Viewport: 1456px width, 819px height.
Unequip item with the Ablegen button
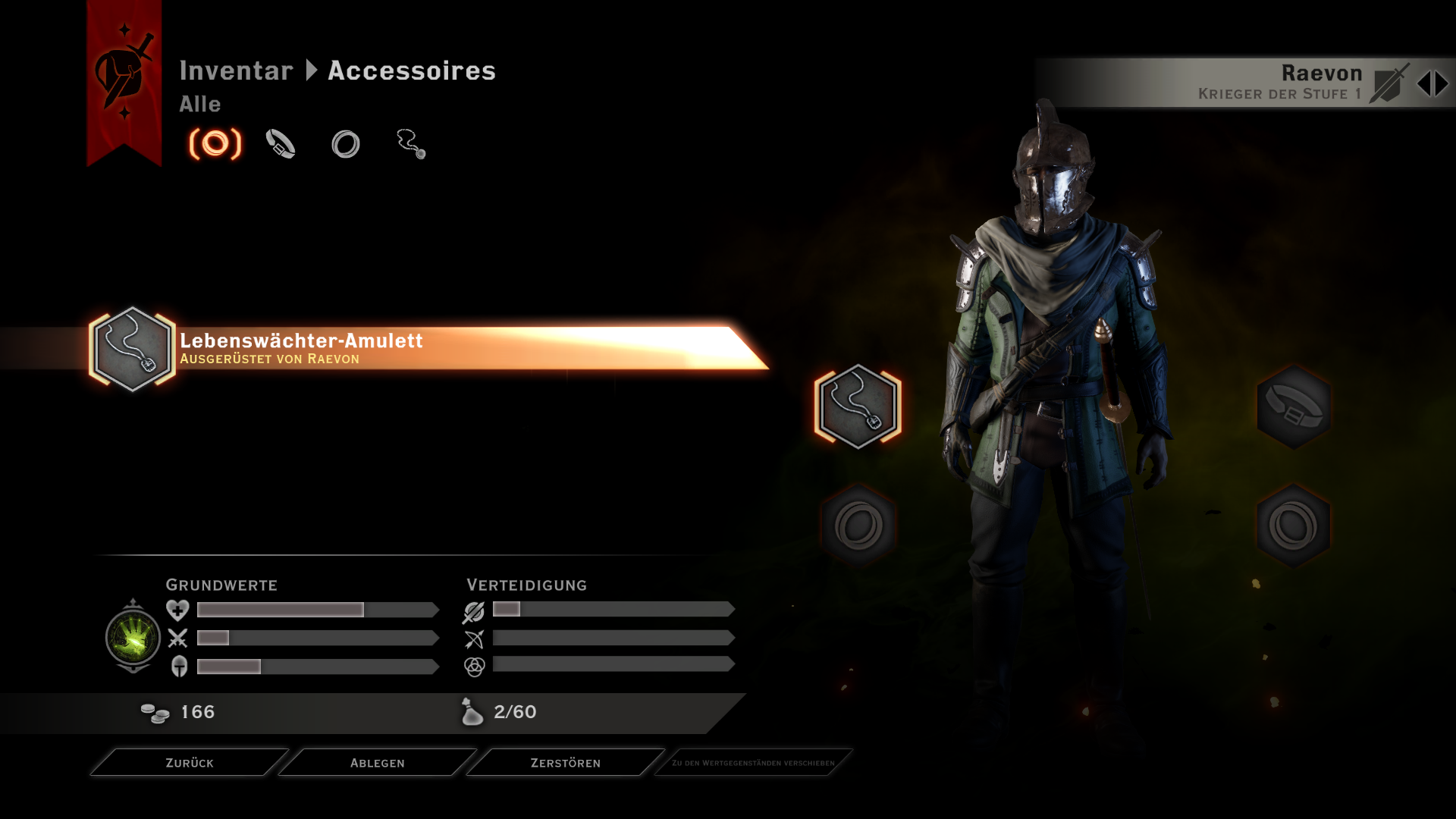[377, 763]
